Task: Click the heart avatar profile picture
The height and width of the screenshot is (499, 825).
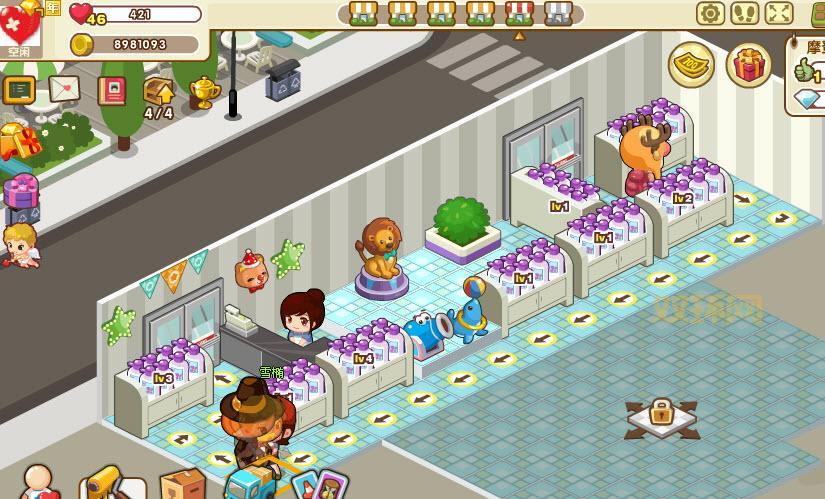Action: pos(20,27)
